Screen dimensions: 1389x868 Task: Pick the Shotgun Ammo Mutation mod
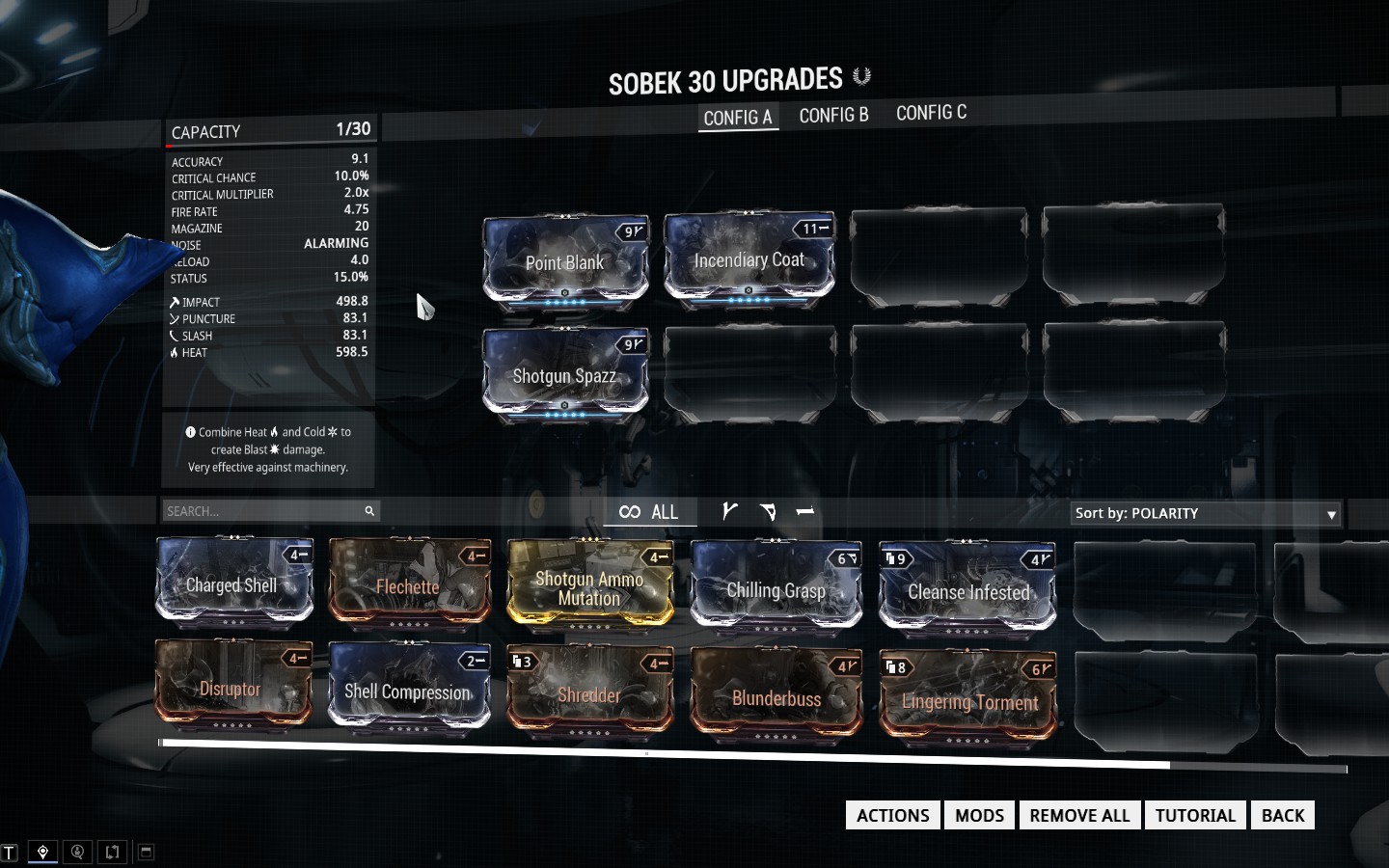(589, 587)
